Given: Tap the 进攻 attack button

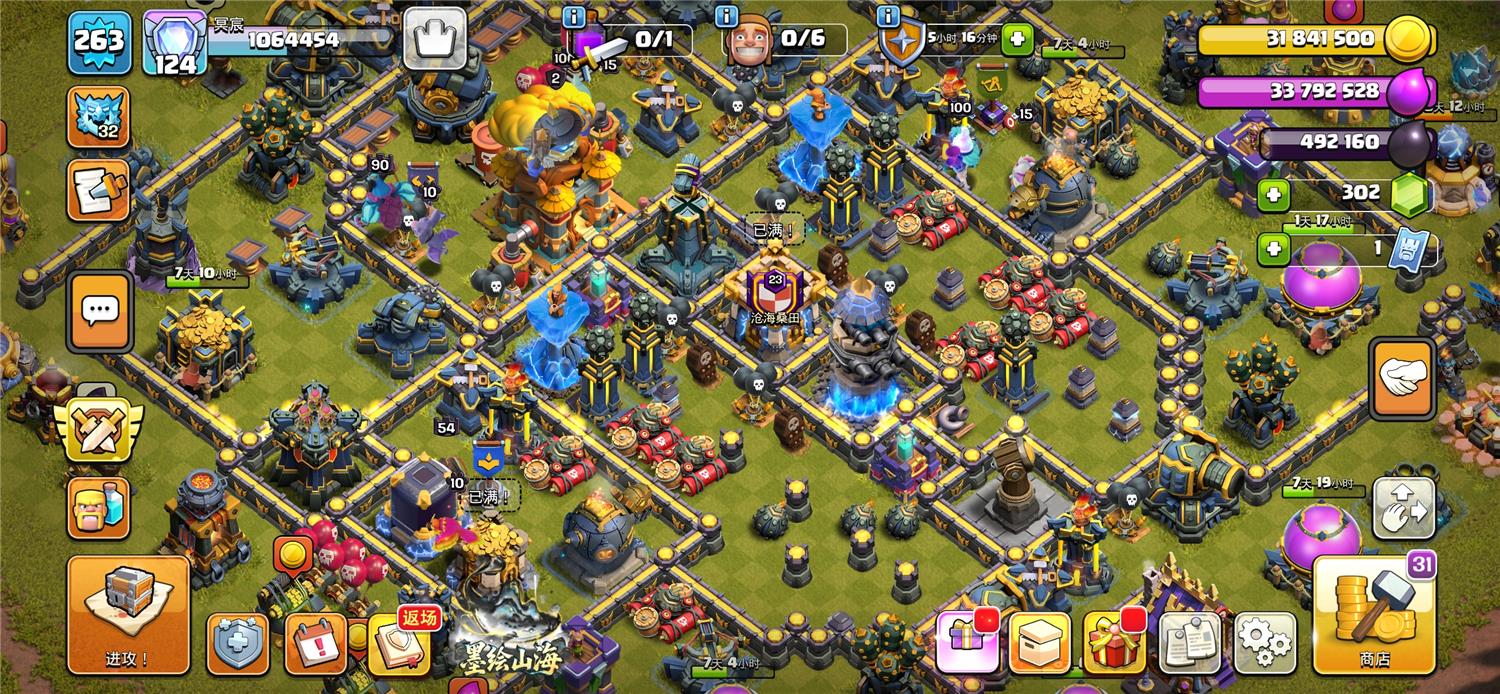Looking at the screenshot, I should (x=128, y=614).
